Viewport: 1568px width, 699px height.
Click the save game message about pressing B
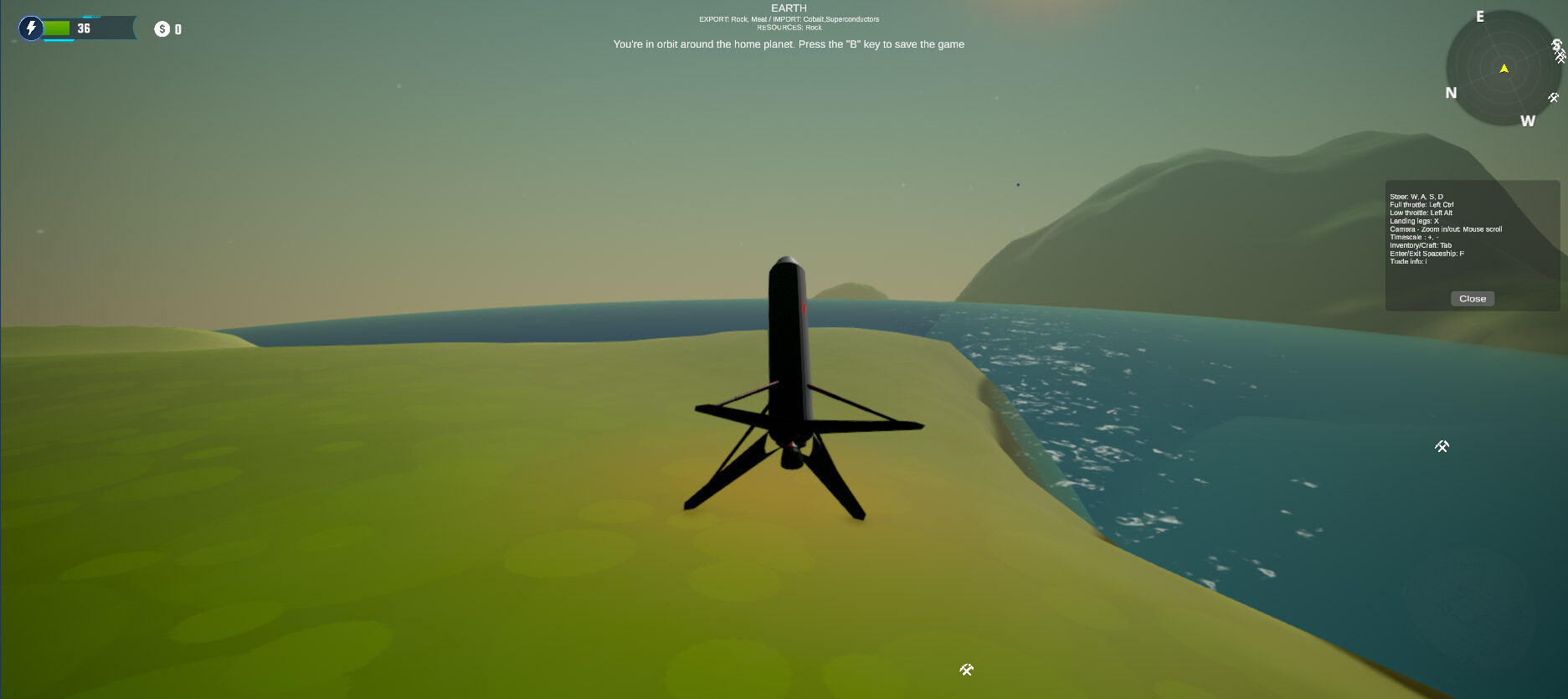(788, 44)
